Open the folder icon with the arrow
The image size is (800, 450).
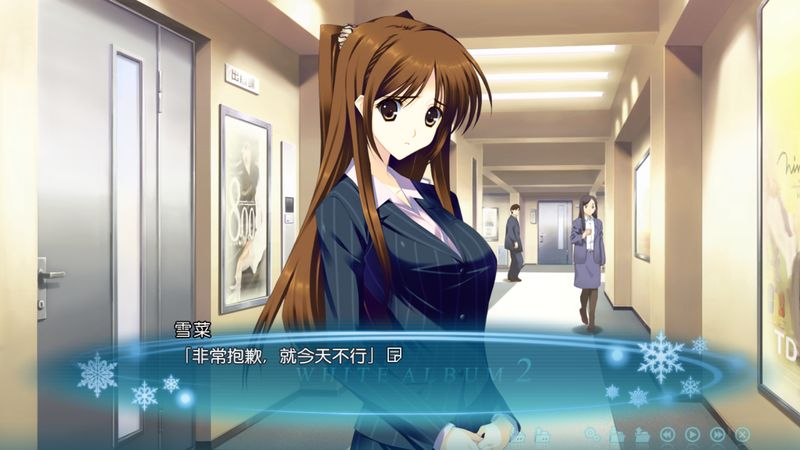coord(642,434)
